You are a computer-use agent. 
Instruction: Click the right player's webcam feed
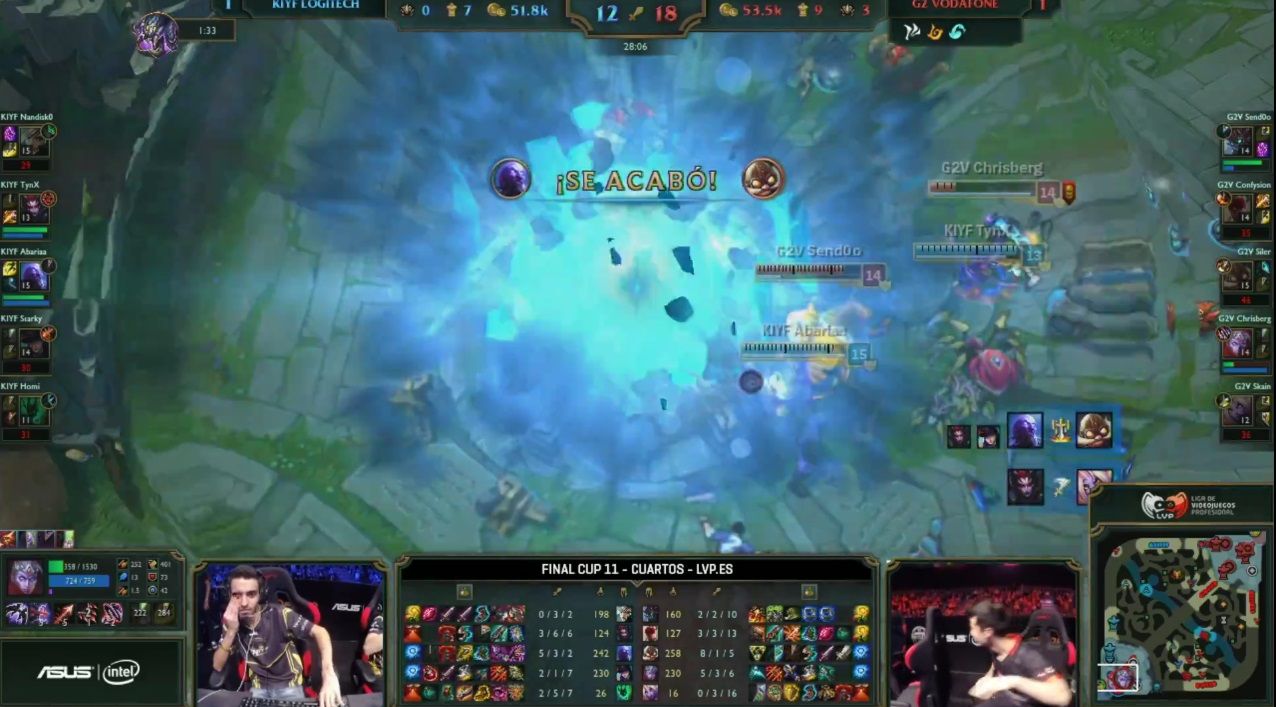coord(983,633)
